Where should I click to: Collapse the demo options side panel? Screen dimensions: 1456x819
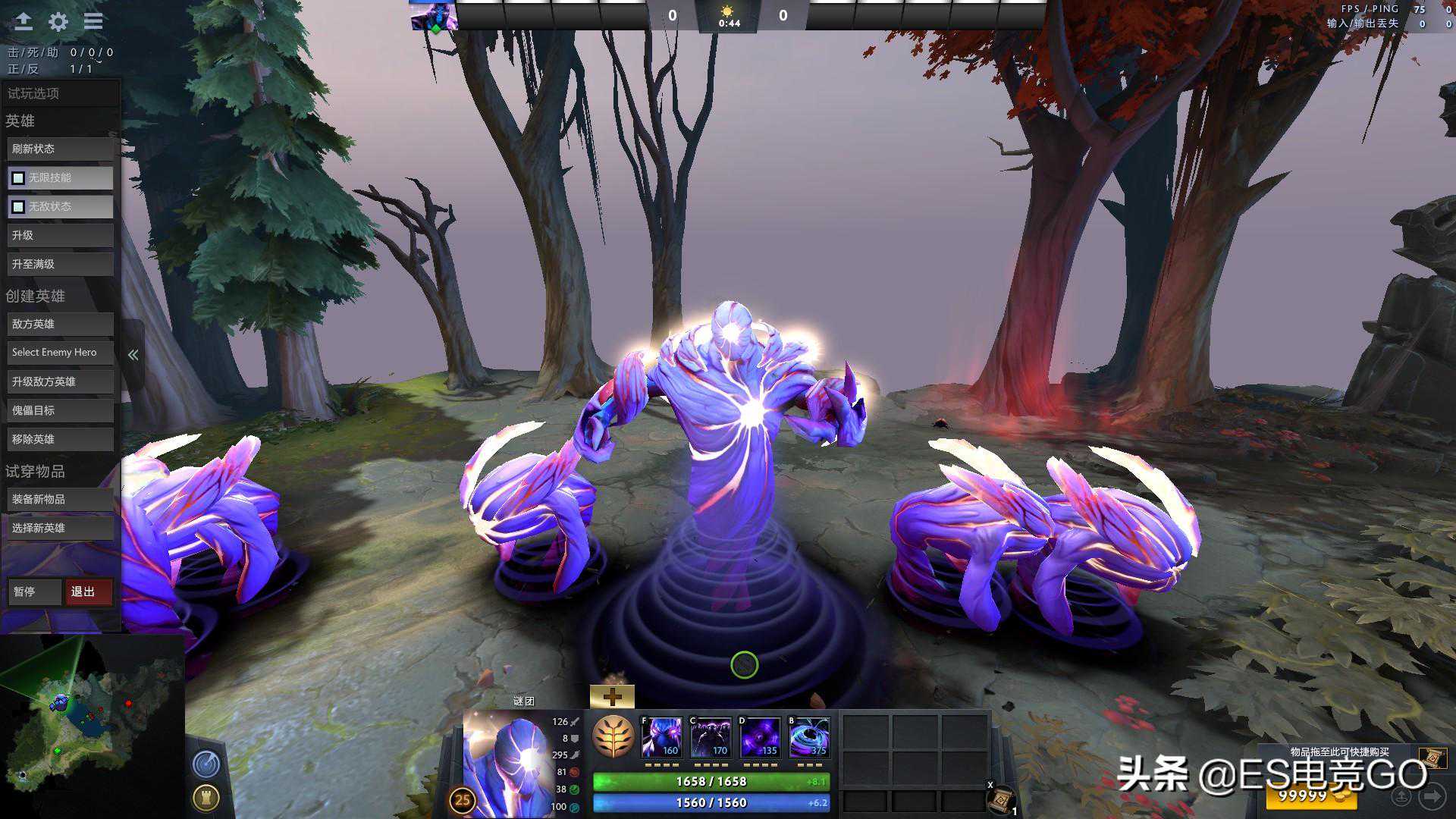[x=133, y=354]
